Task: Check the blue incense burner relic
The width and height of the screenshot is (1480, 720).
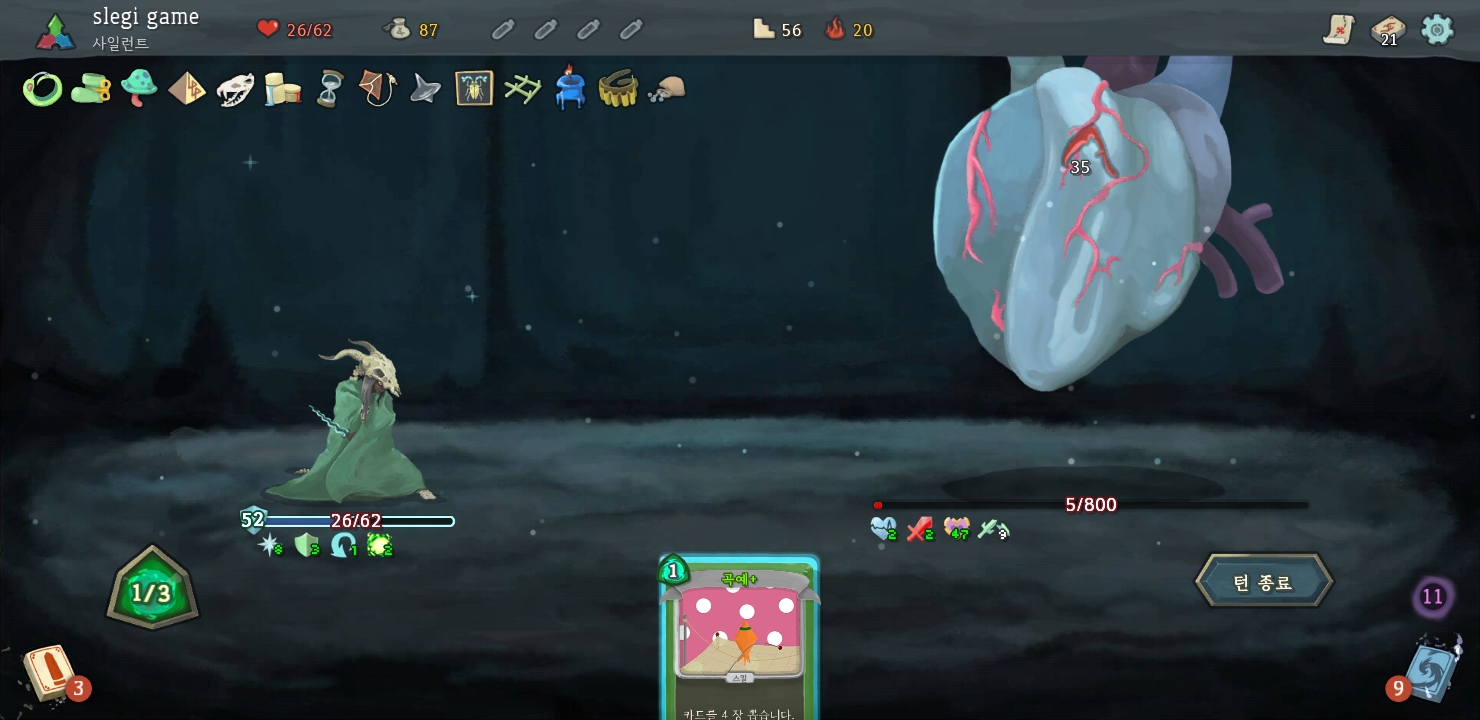Action: click(570, 88)
